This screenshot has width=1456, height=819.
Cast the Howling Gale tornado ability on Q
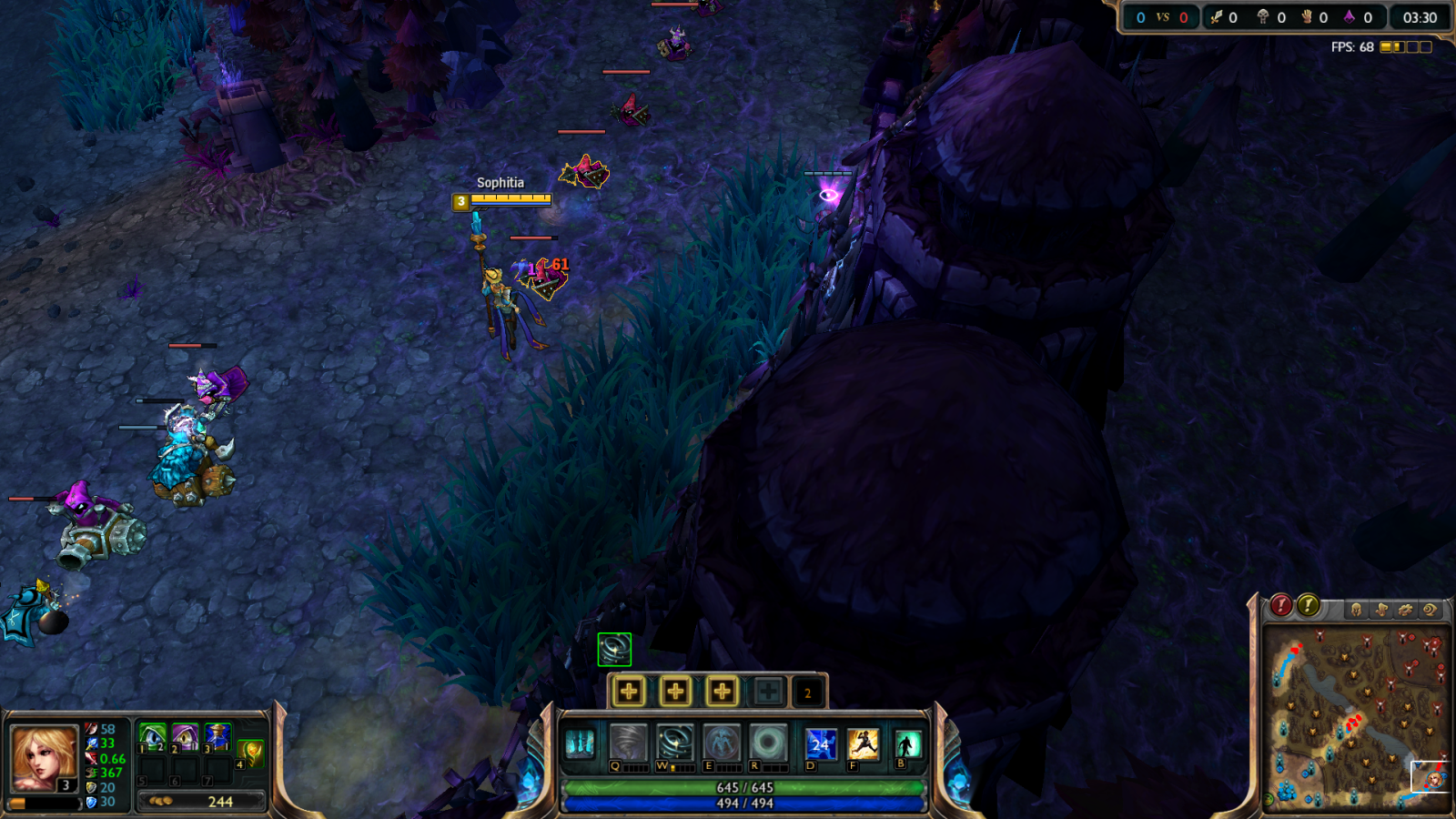[x=628, y=743]
